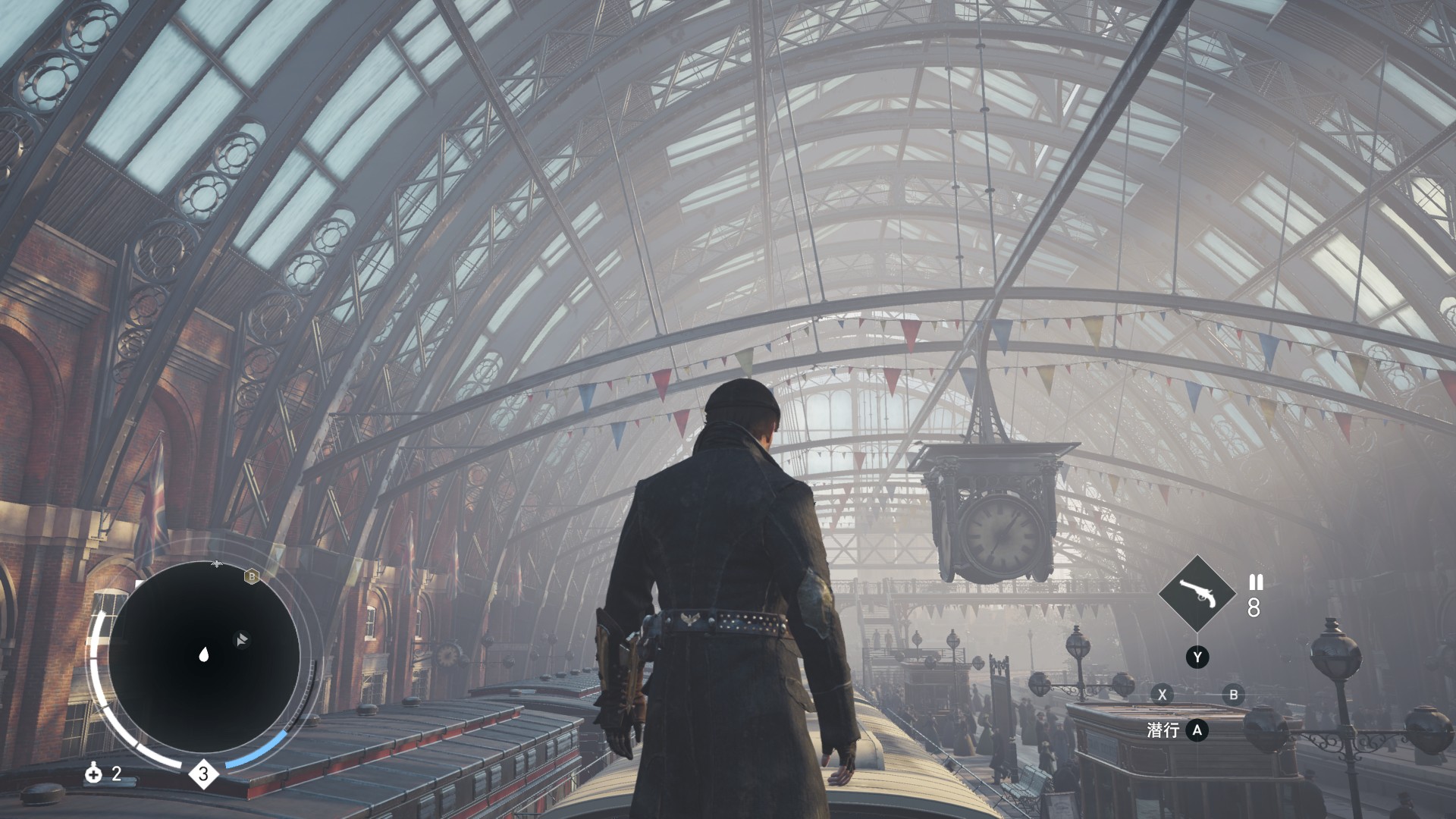Click the level 3 diamond badge
This screenshot has width=1456, height=819.
point(203,774)
